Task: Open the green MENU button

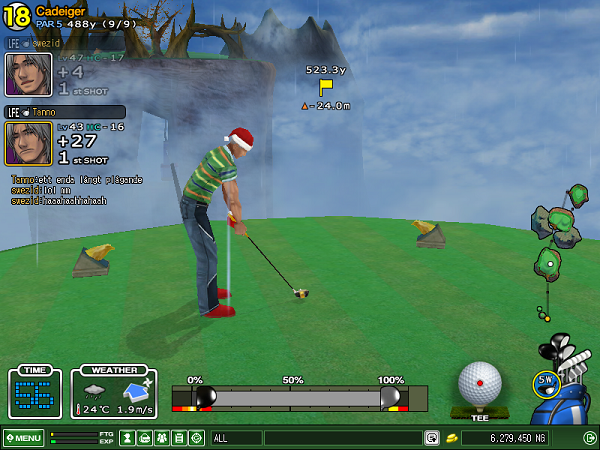Action: coord(23,438)
